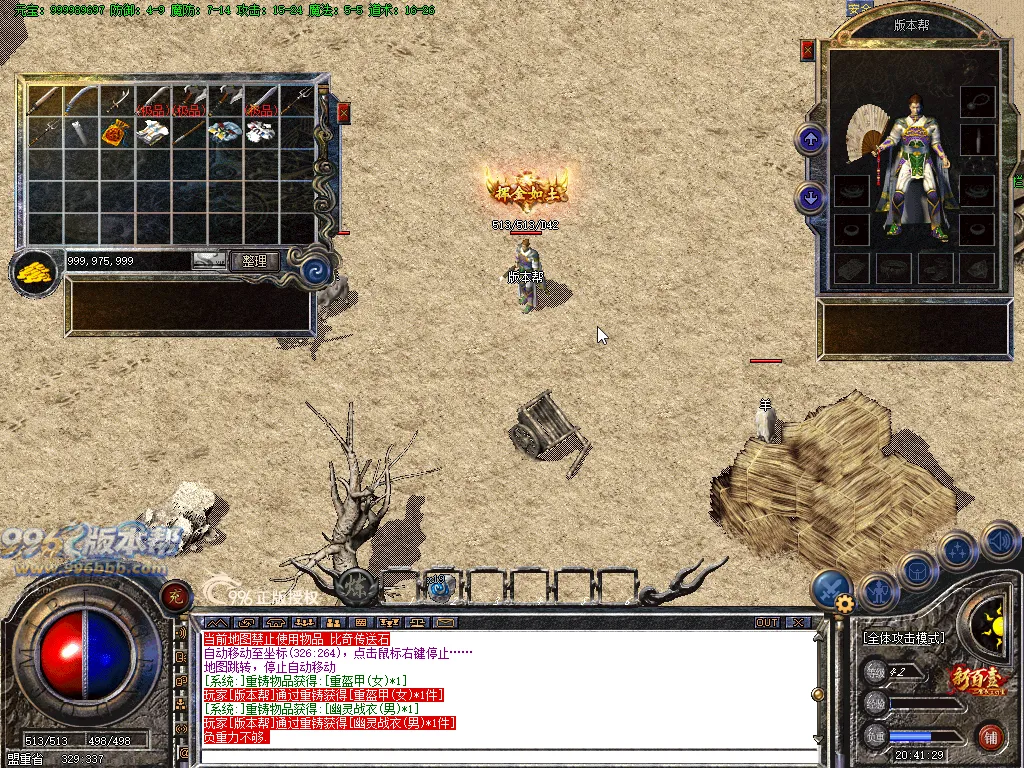Toggle the 全体攻击模式 attack mode label

pyautogui.click(x=905, y=637)
